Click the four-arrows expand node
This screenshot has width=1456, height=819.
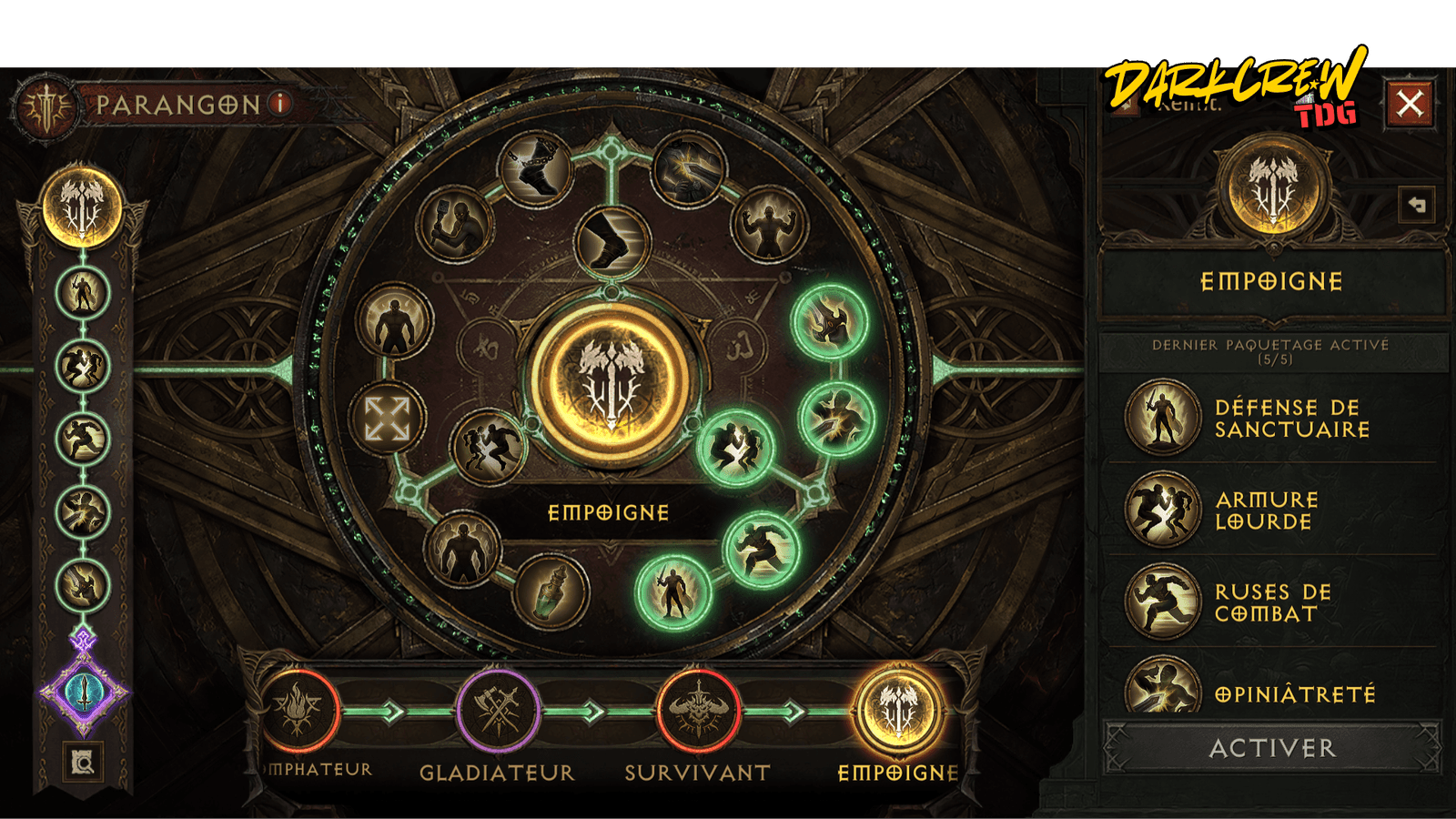(x=388, y=419)
